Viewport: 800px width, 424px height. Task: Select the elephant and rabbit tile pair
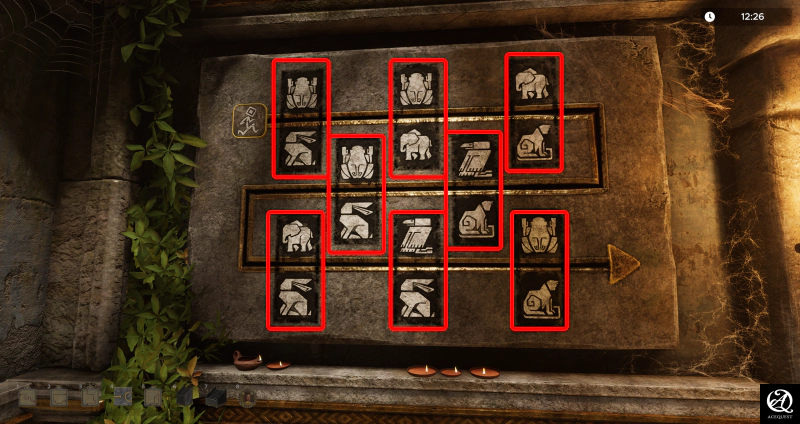click(x=296, y=270)
